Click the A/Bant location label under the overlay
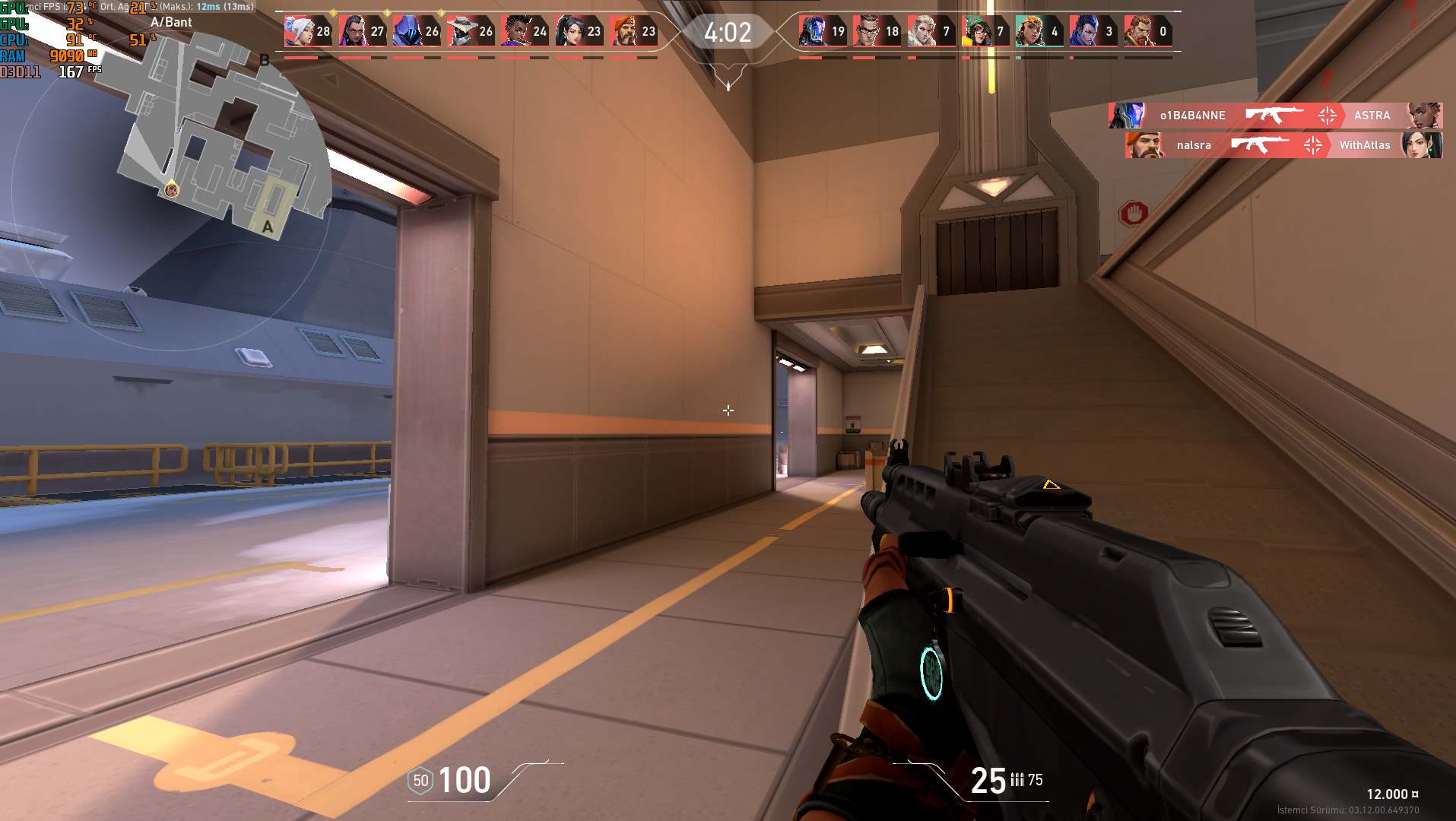 point(173,22)
